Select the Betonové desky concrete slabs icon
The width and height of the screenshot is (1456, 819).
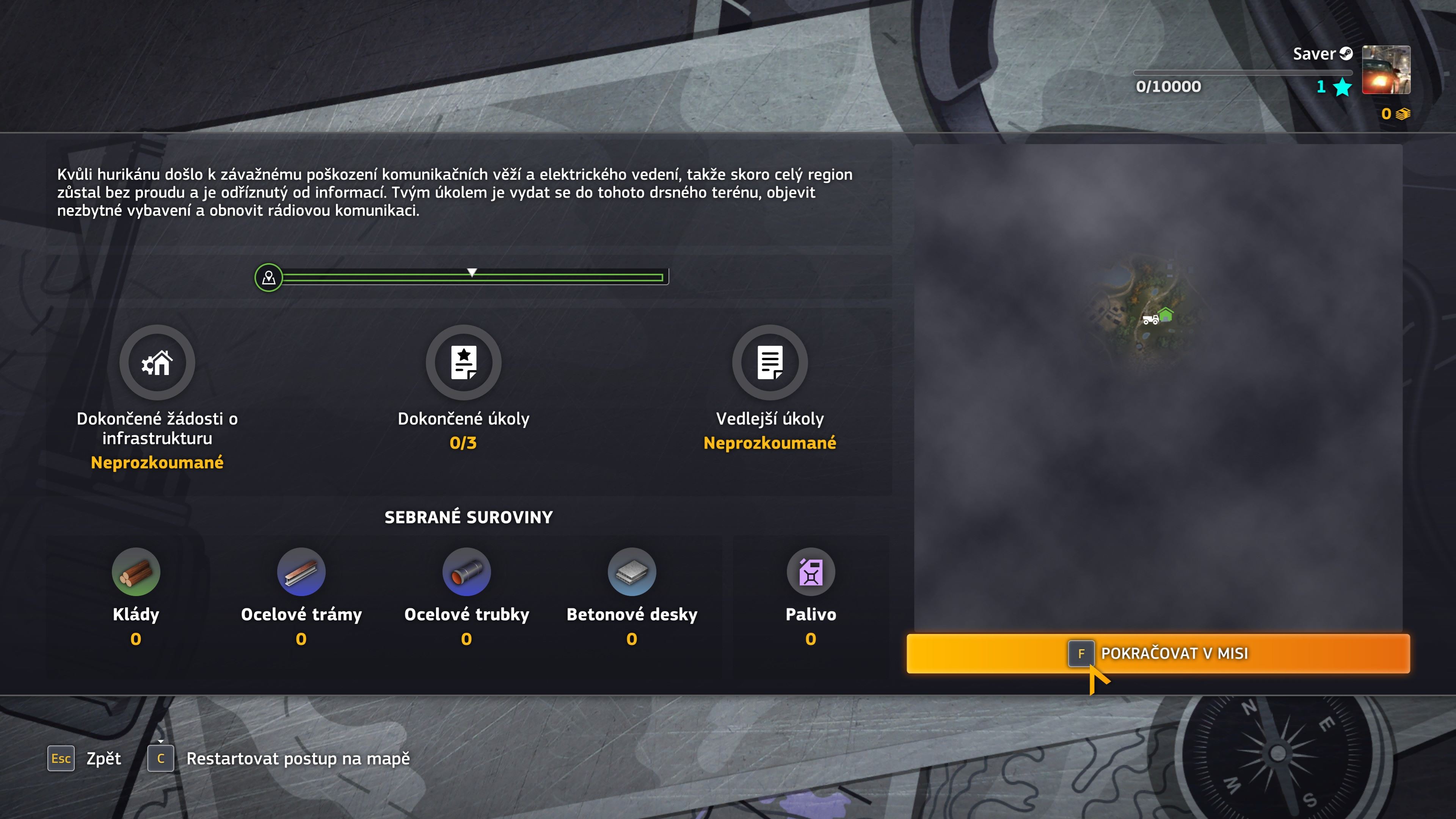coord(631,571)
